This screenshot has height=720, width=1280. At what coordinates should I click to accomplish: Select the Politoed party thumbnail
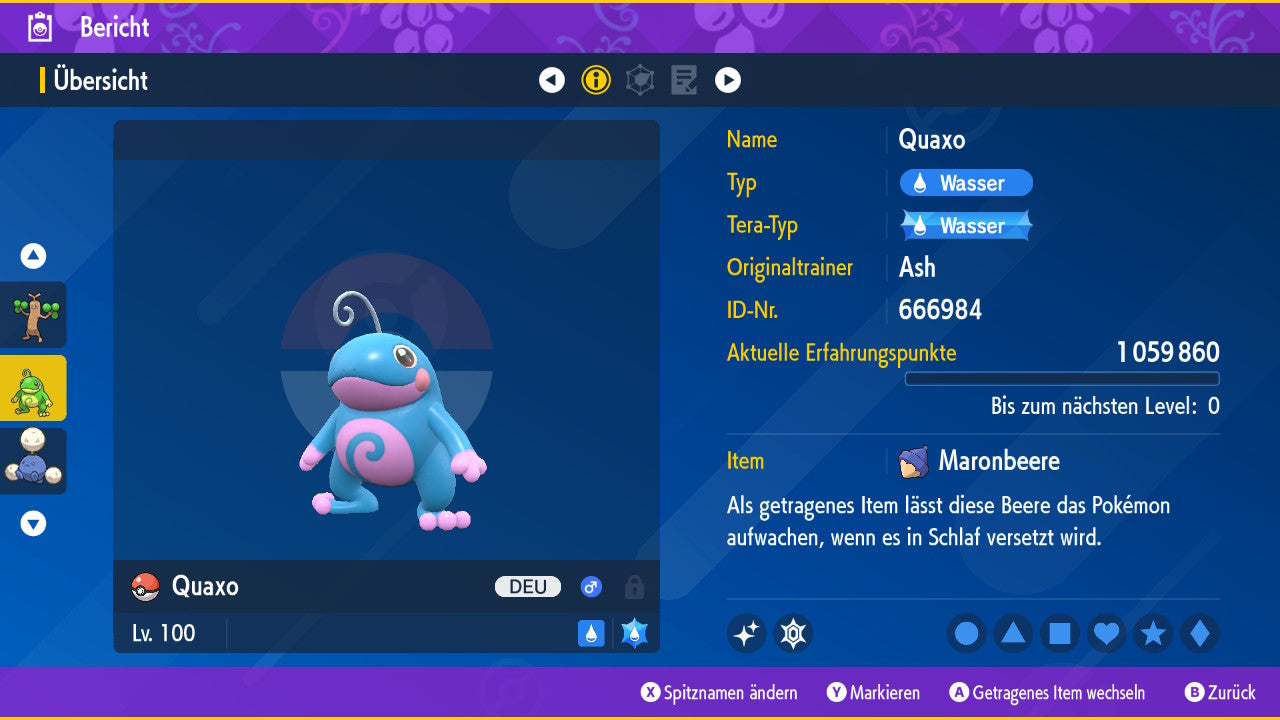[x=33, y=388]
